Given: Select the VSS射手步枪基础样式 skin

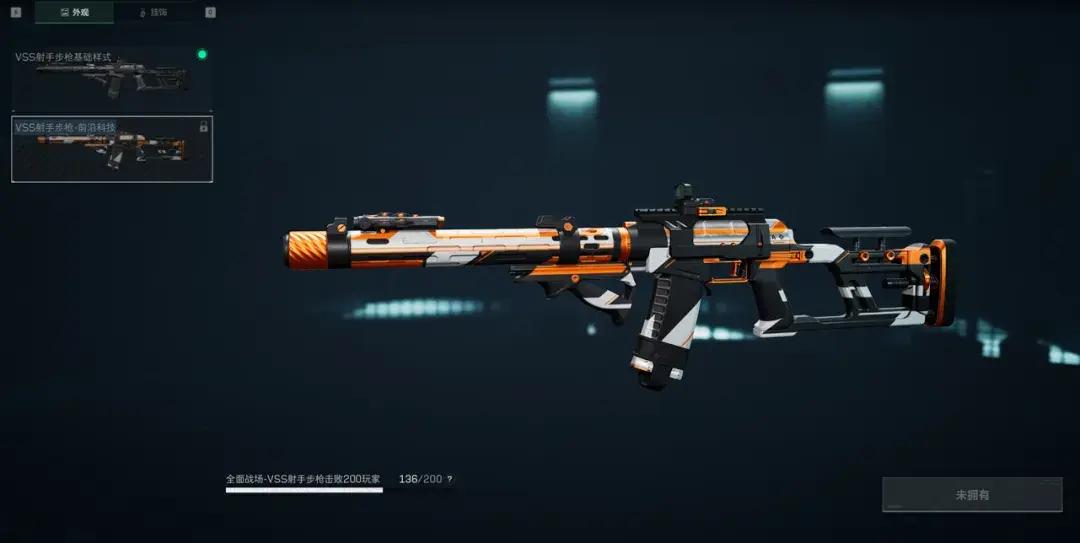Looking at the screenshot, I should click(111, 79).
